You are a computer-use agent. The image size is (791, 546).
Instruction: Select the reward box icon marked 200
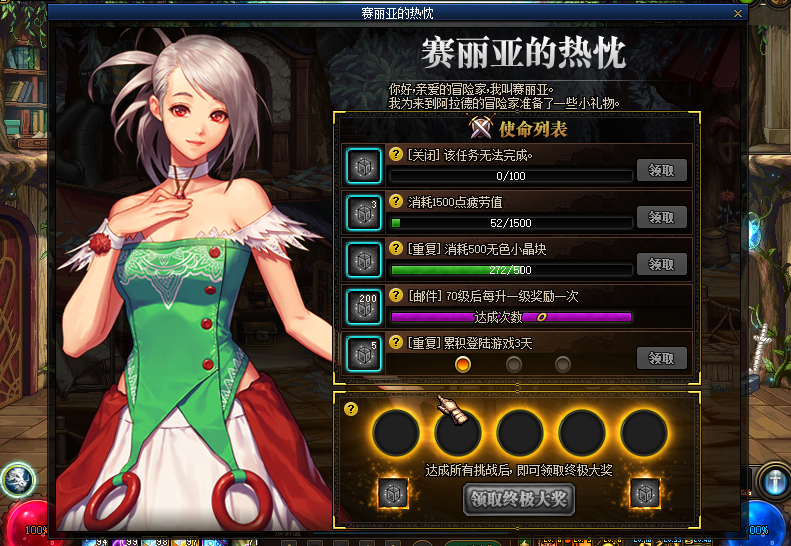361,306
